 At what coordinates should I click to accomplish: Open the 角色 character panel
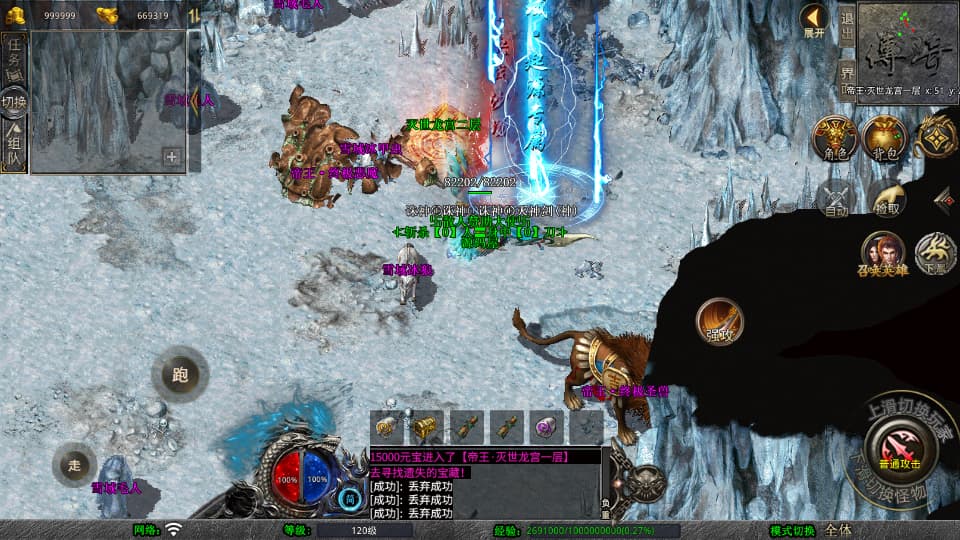coord(834,137)
